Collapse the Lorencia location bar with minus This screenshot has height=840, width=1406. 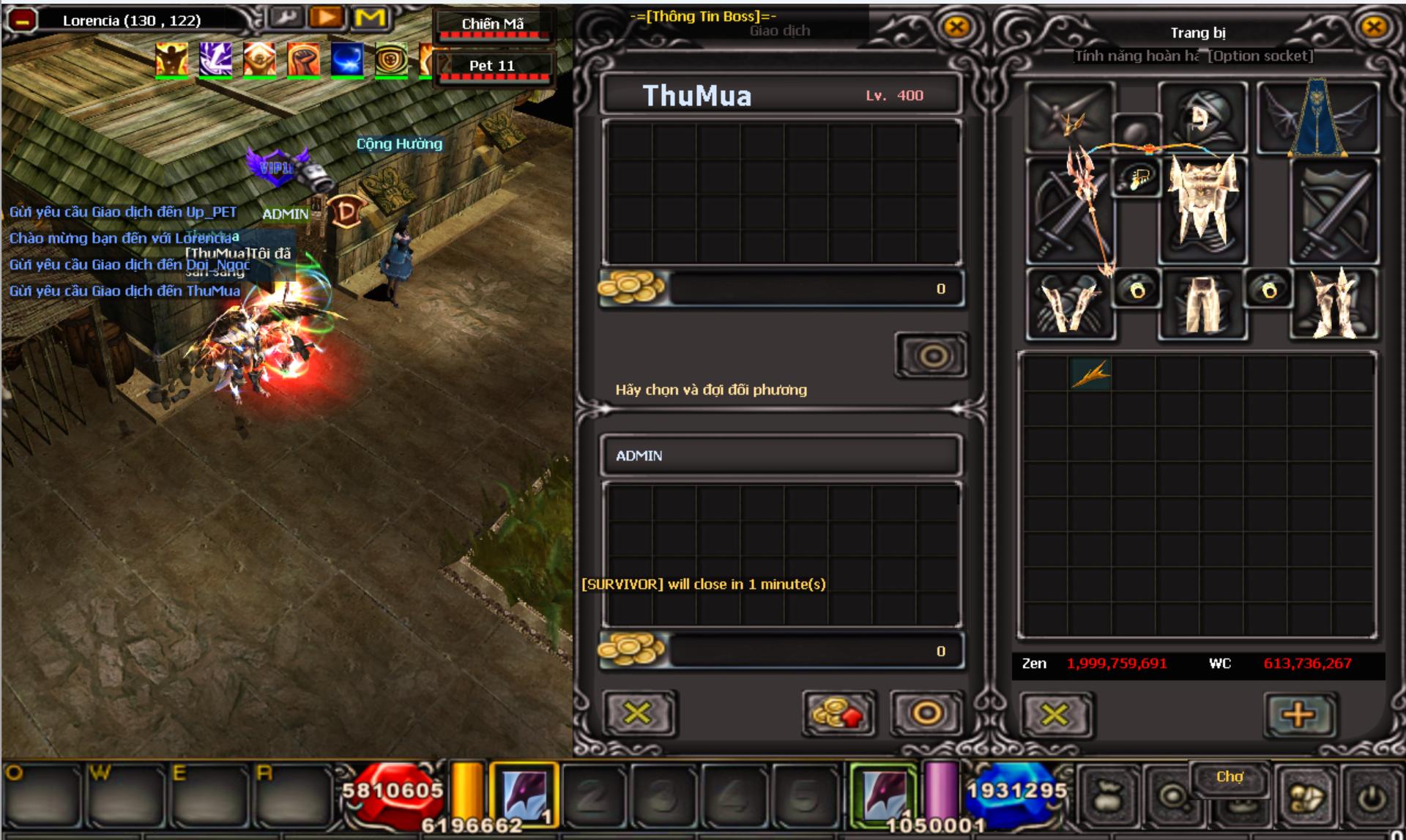(22, 21)
